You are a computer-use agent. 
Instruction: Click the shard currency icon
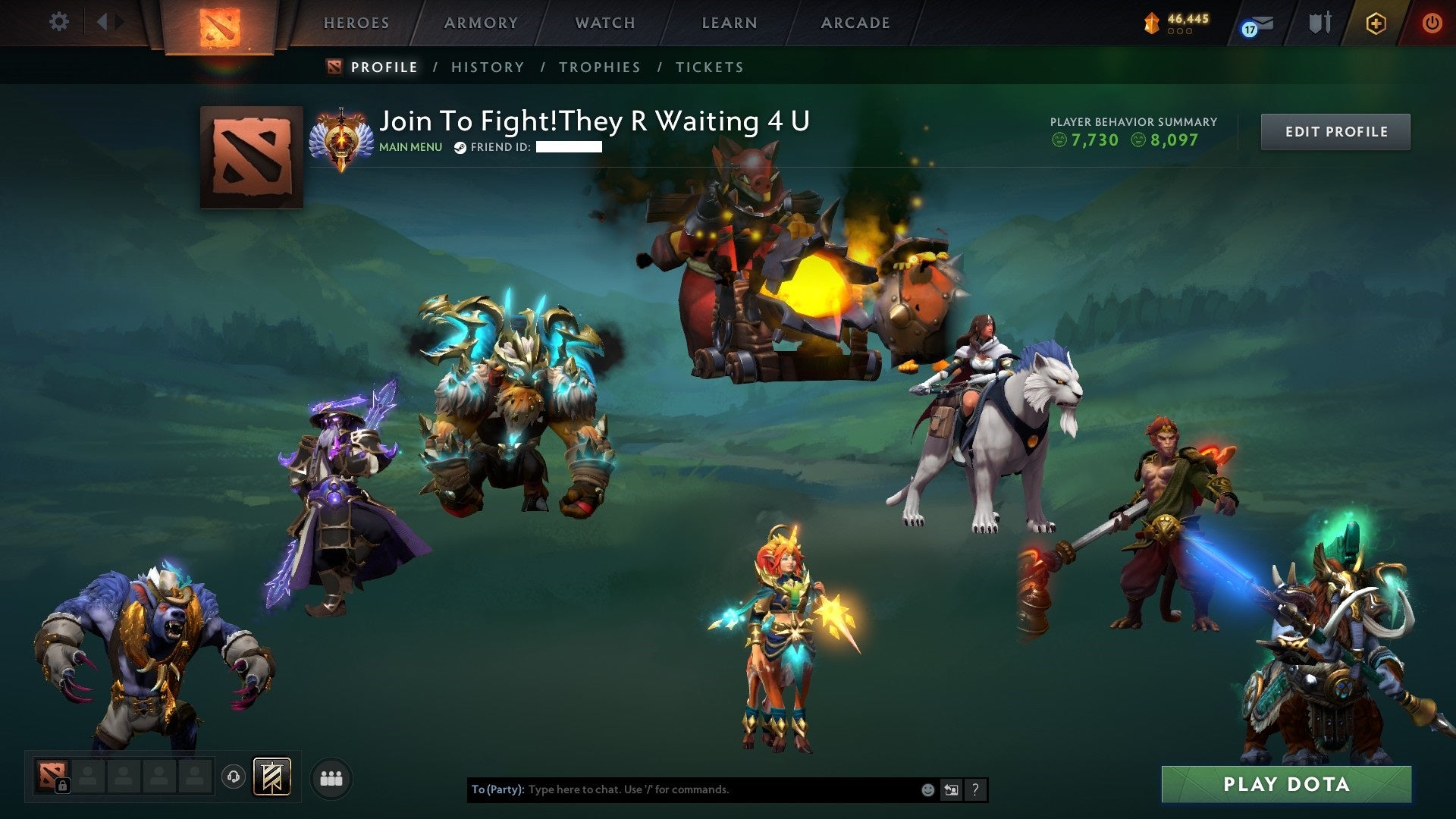pyautogui.click(x=1151, y=21)
